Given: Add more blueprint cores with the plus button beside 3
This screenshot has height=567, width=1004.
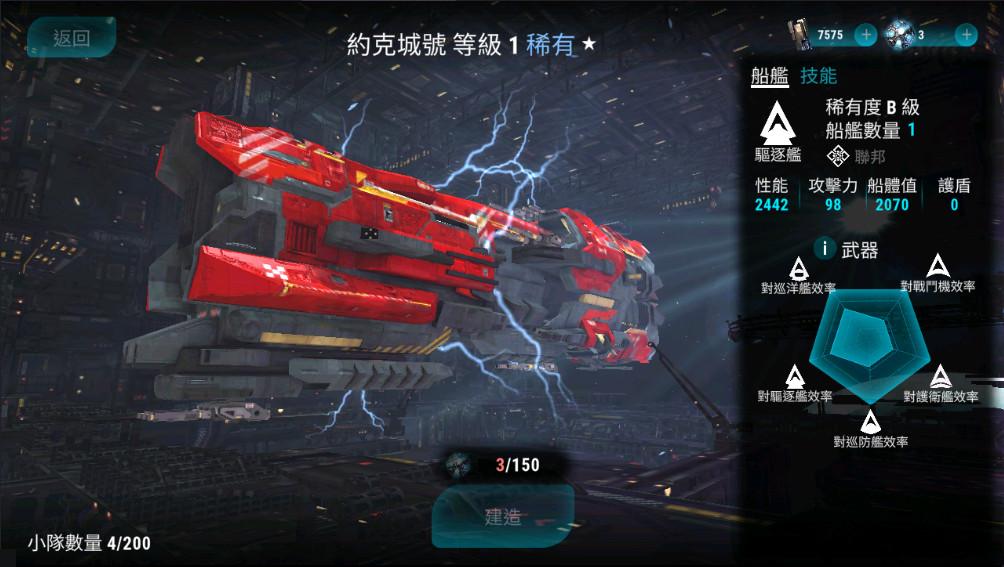Looking at the screenshot, I should click(x=966, y=35).
